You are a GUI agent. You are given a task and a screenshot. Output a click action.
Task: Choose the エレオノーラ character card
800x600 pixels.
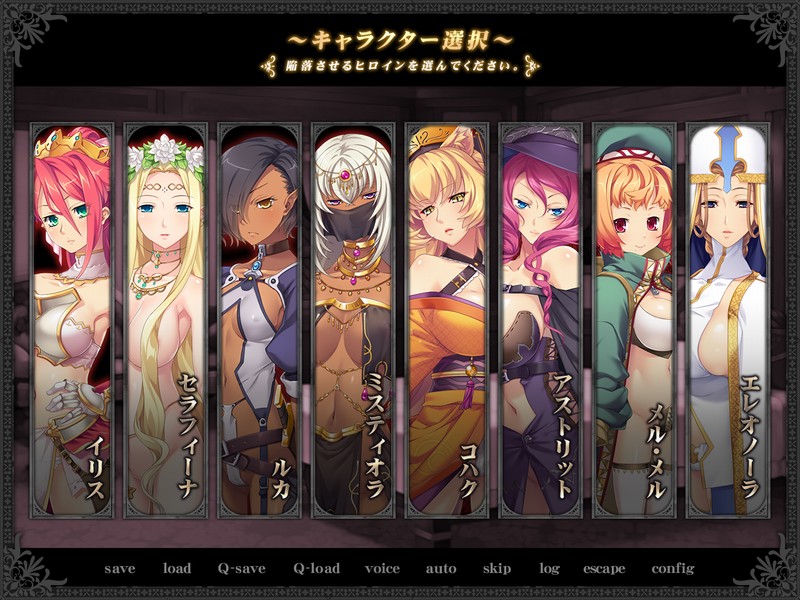click(x=728, y=320)
